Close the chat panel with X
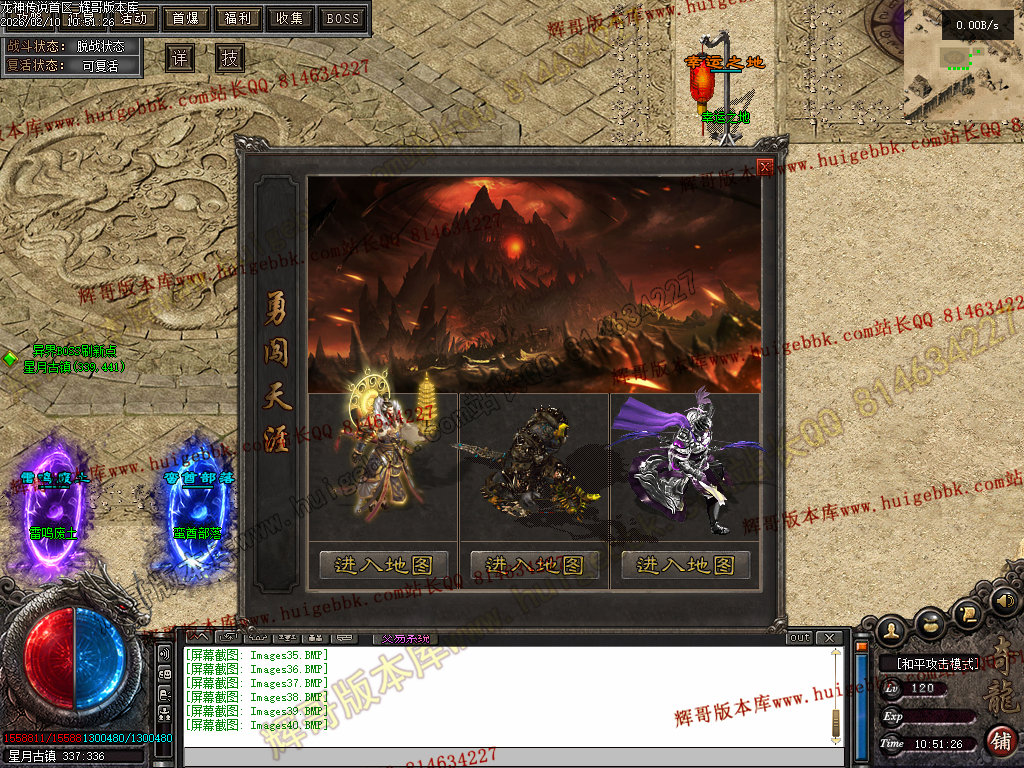Viewport: 1024px width, 768px height. 828,637
